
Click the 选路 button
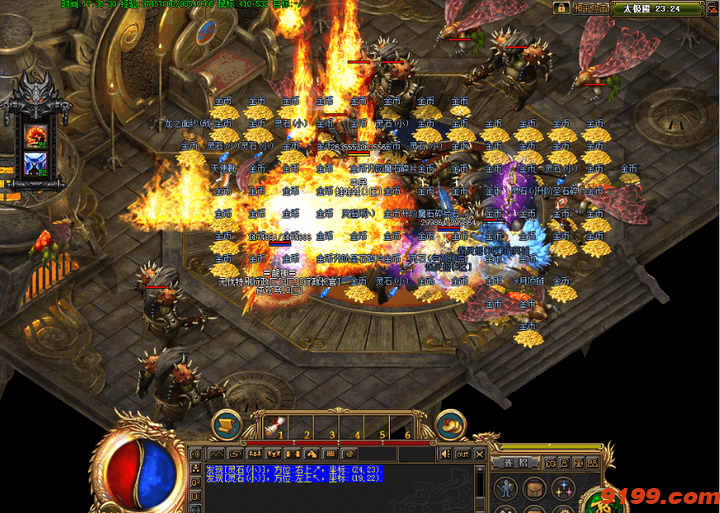pyautogui.click(x=515, y=464)
